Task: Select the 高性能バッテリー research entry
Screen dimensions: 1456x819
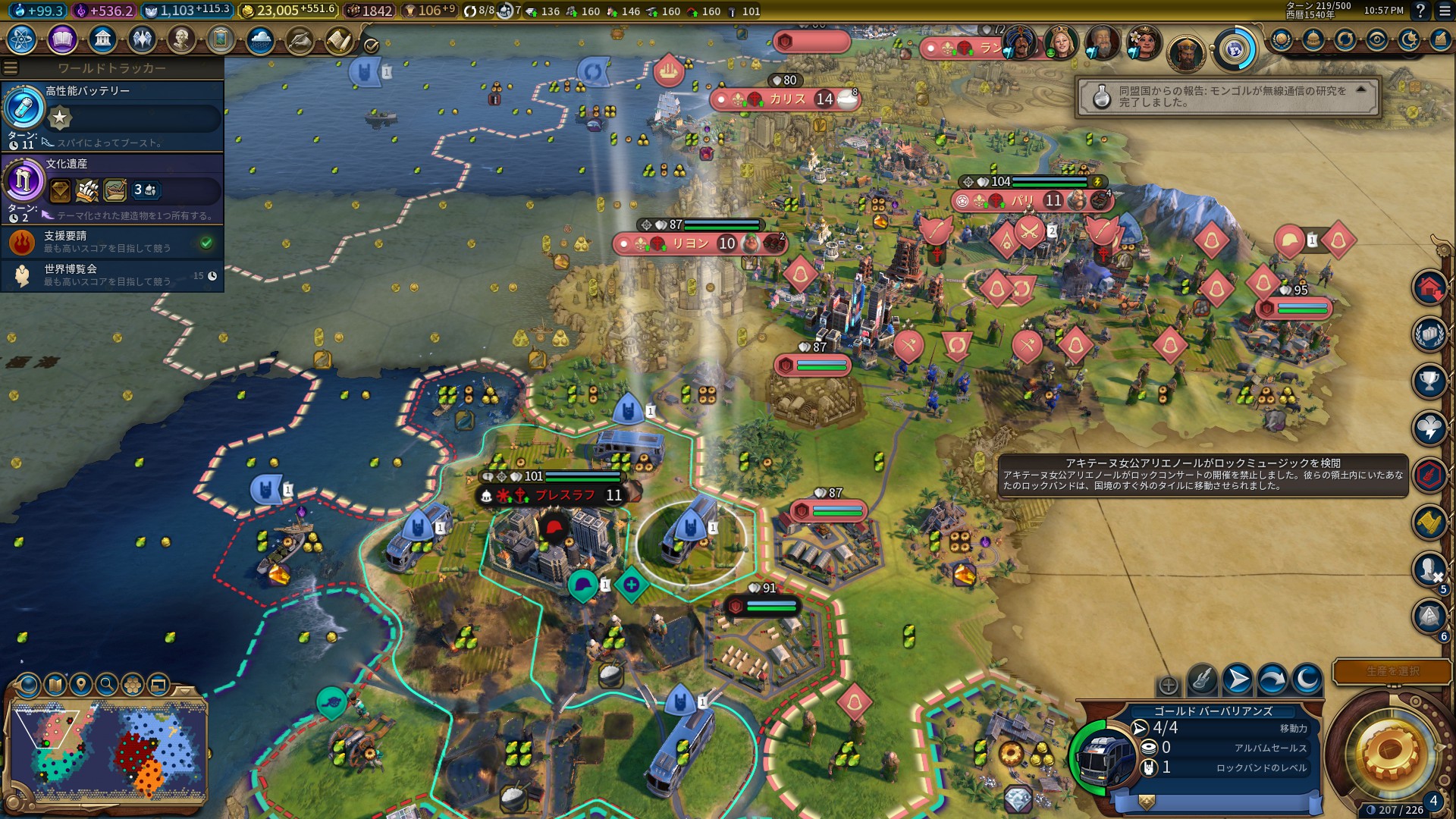Action: click(x=112, y=115)
